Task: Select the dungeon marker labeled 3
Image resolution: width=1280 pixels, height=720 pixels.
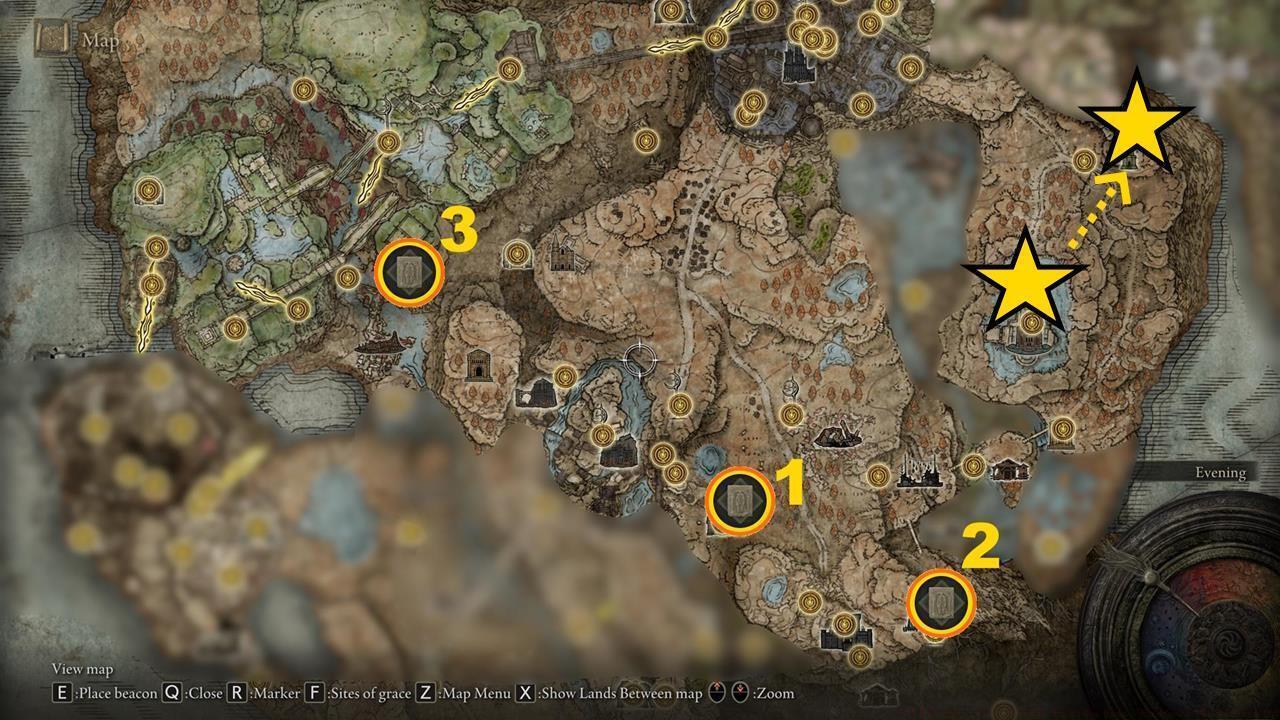Action: point(408,272)
